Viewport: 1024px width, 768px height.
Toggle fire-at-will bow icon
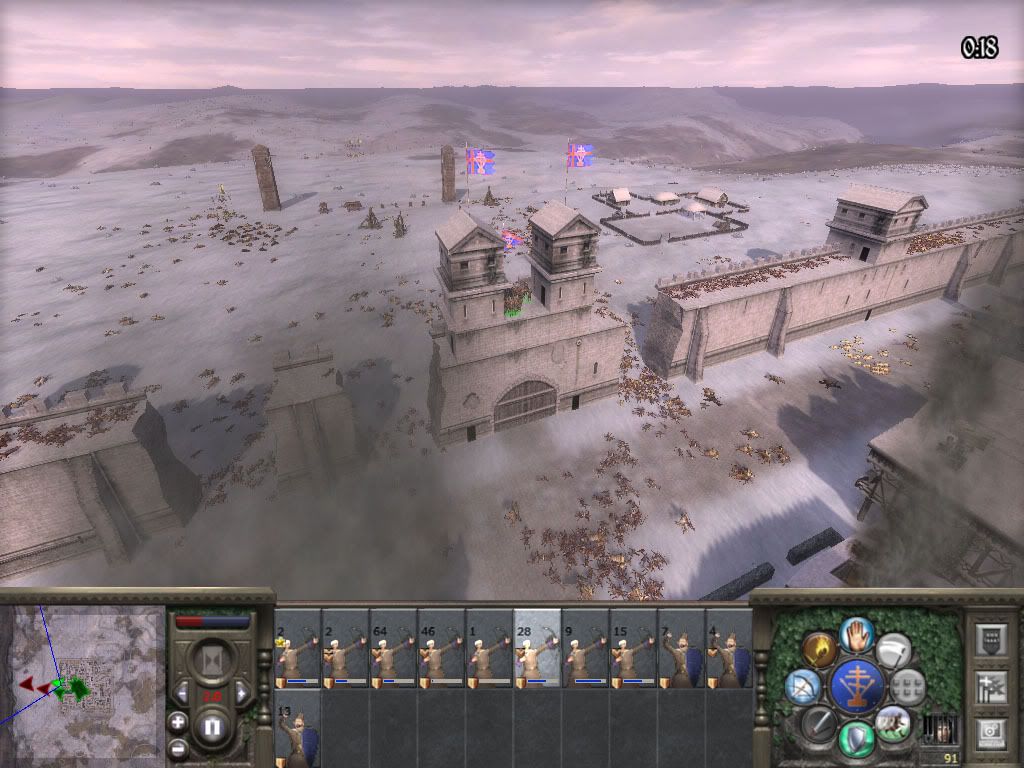(802, 686)
